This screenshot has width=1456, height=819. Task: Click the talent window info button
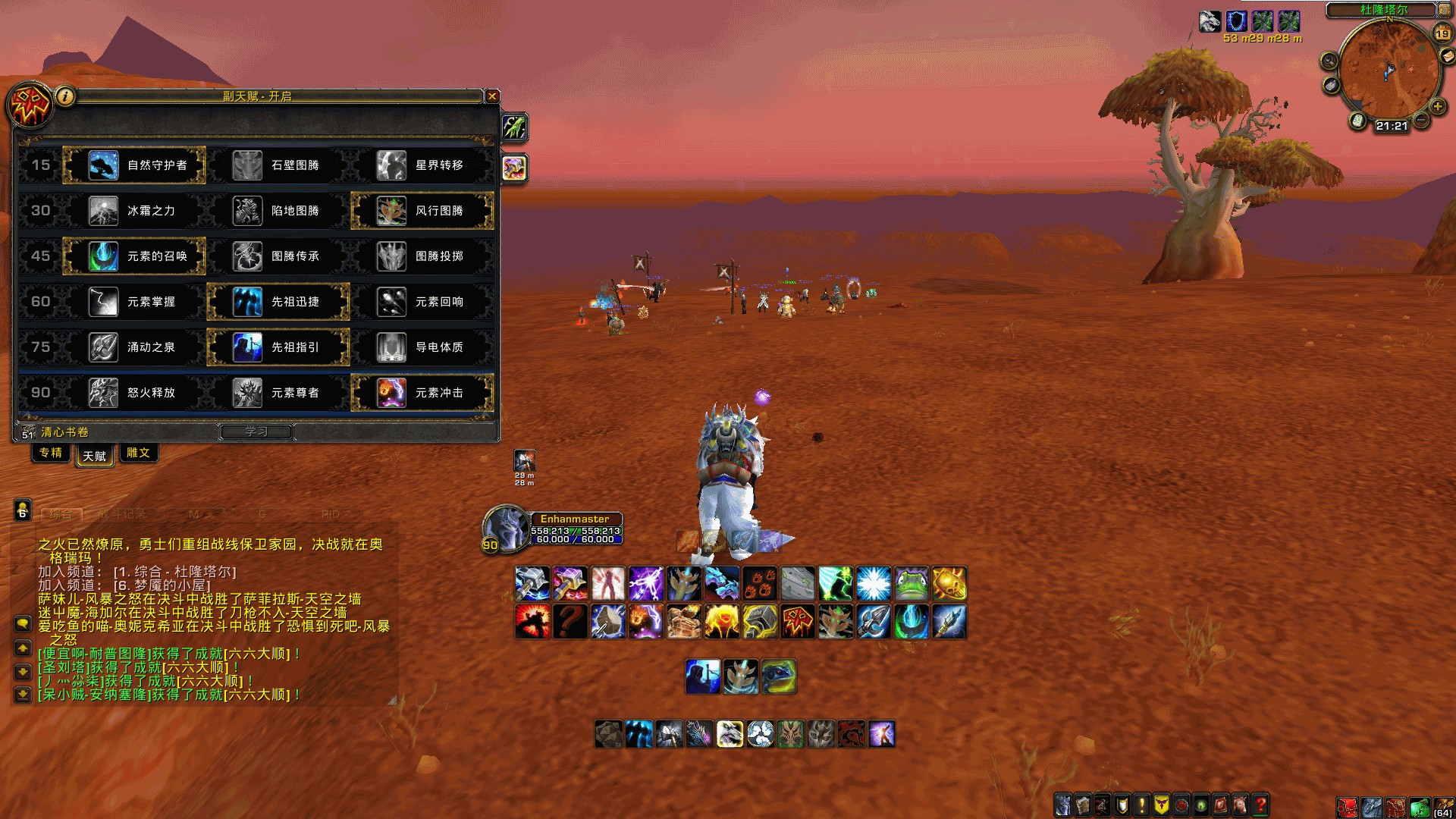click(65, 96)
